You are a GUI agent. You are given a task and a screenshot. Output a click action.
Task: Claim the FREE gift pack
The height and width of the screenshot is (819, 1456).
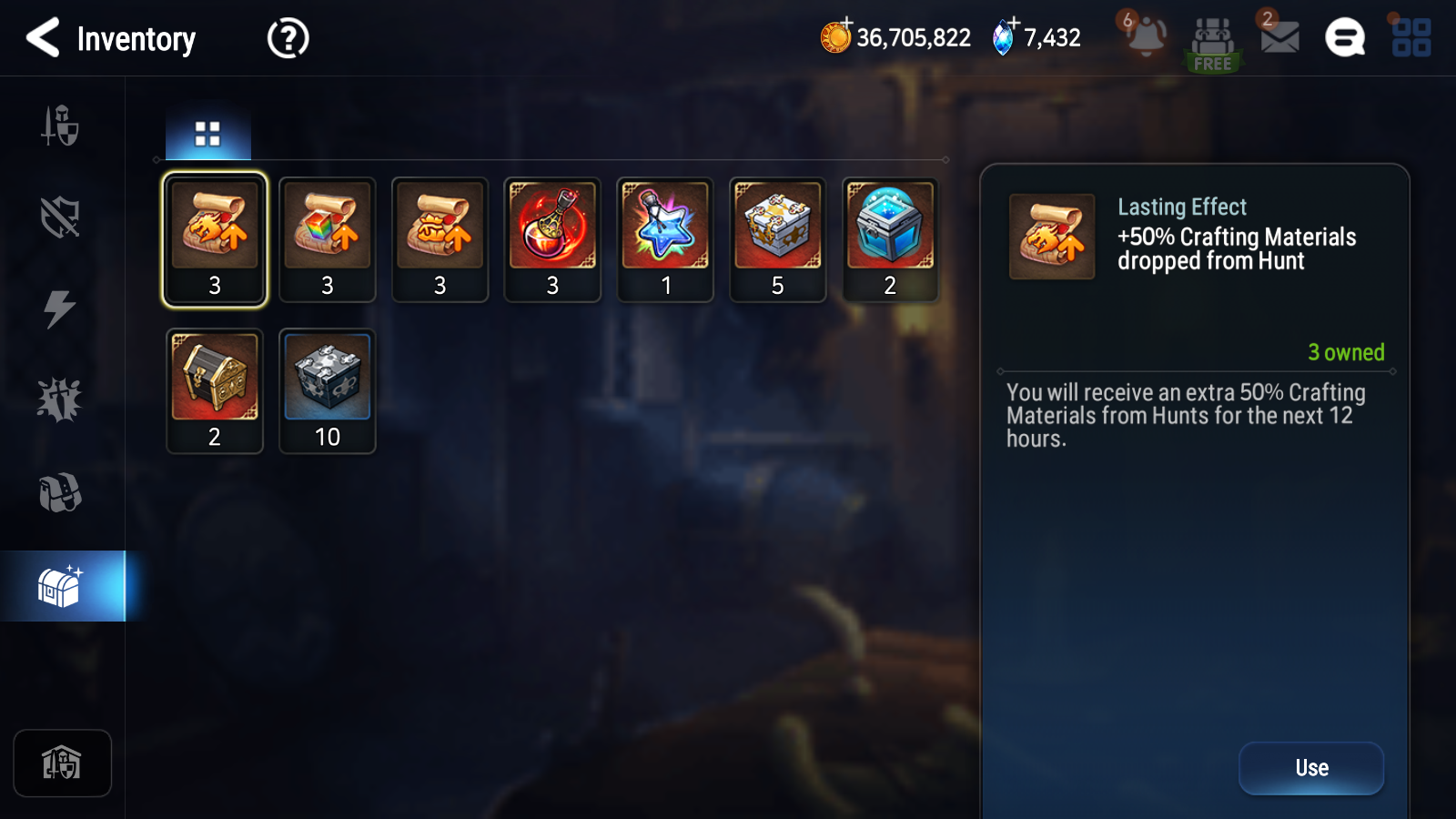(1212, 44)
